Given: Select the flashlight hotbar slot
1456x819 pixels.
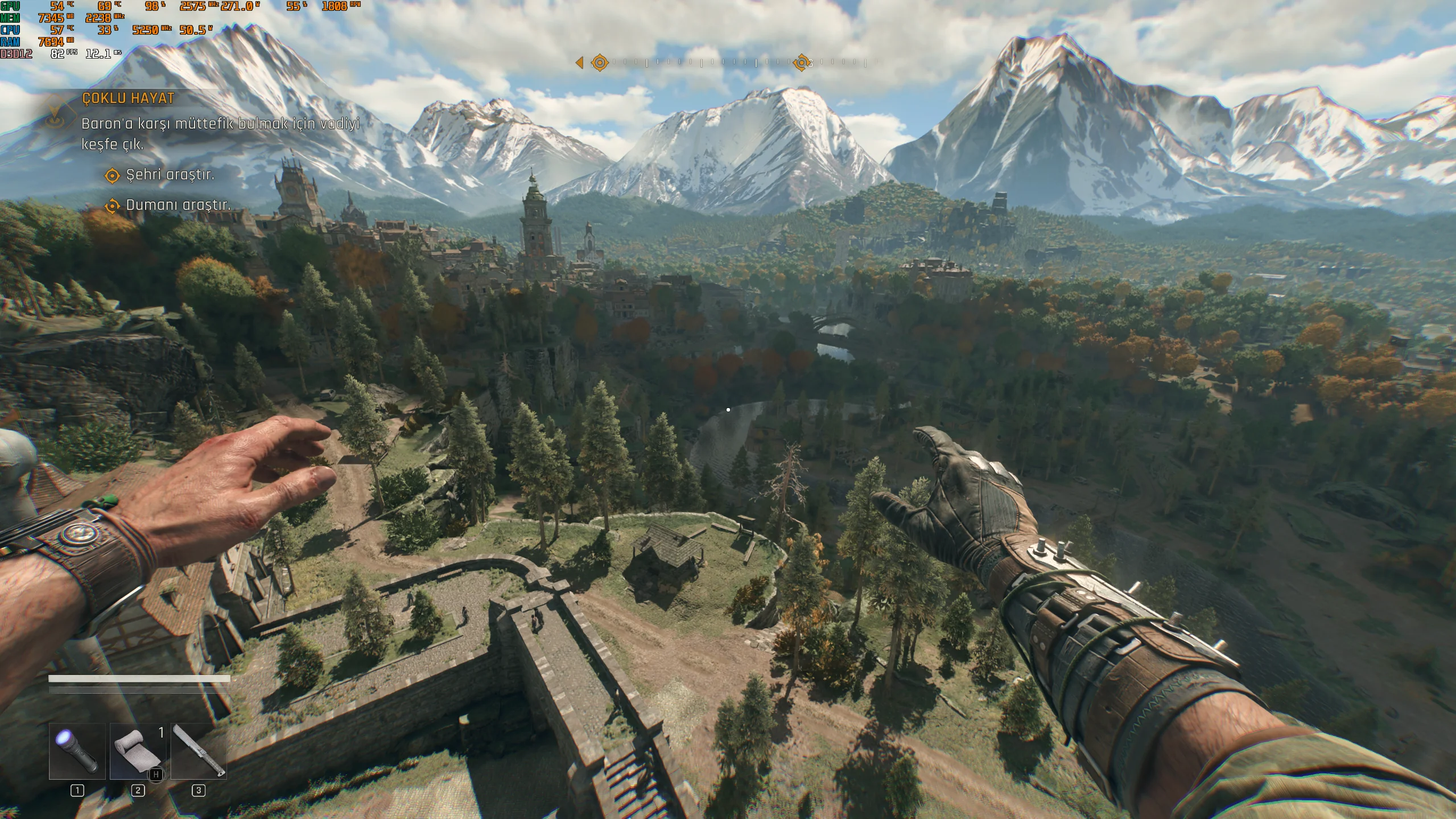Looking at the screenshot, I should 77,751.
